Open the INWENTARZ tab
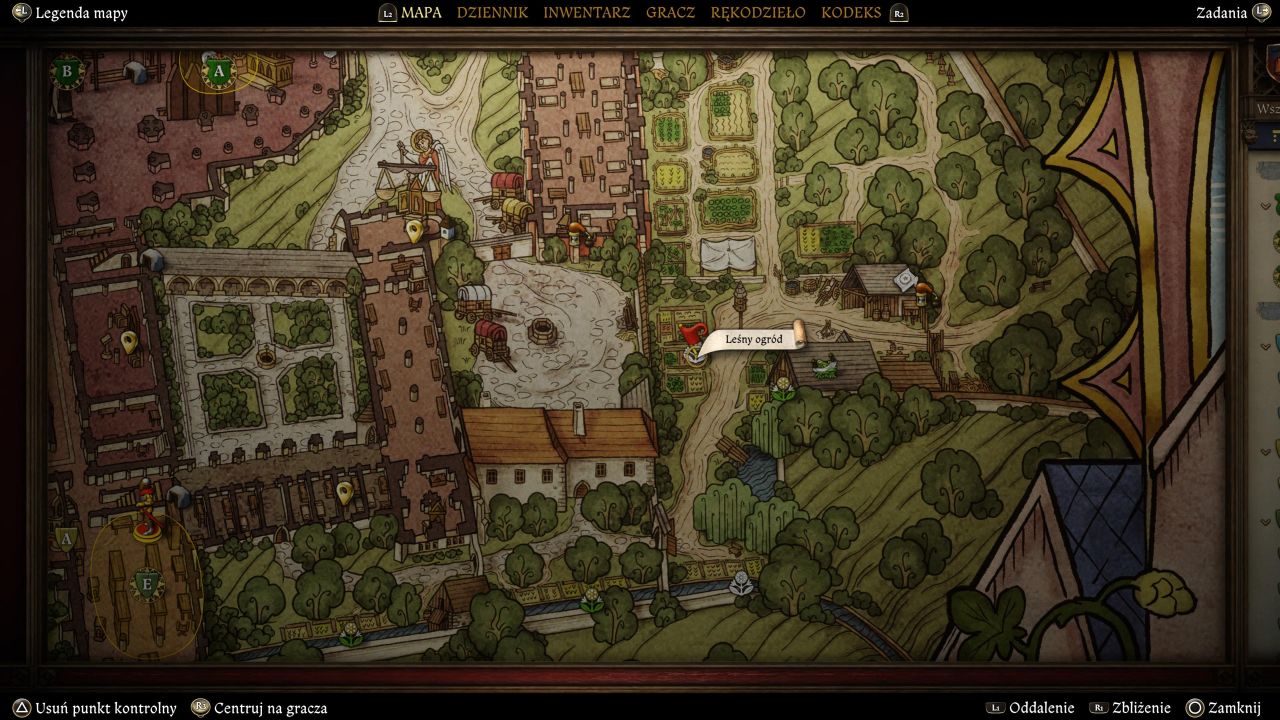 586,13
